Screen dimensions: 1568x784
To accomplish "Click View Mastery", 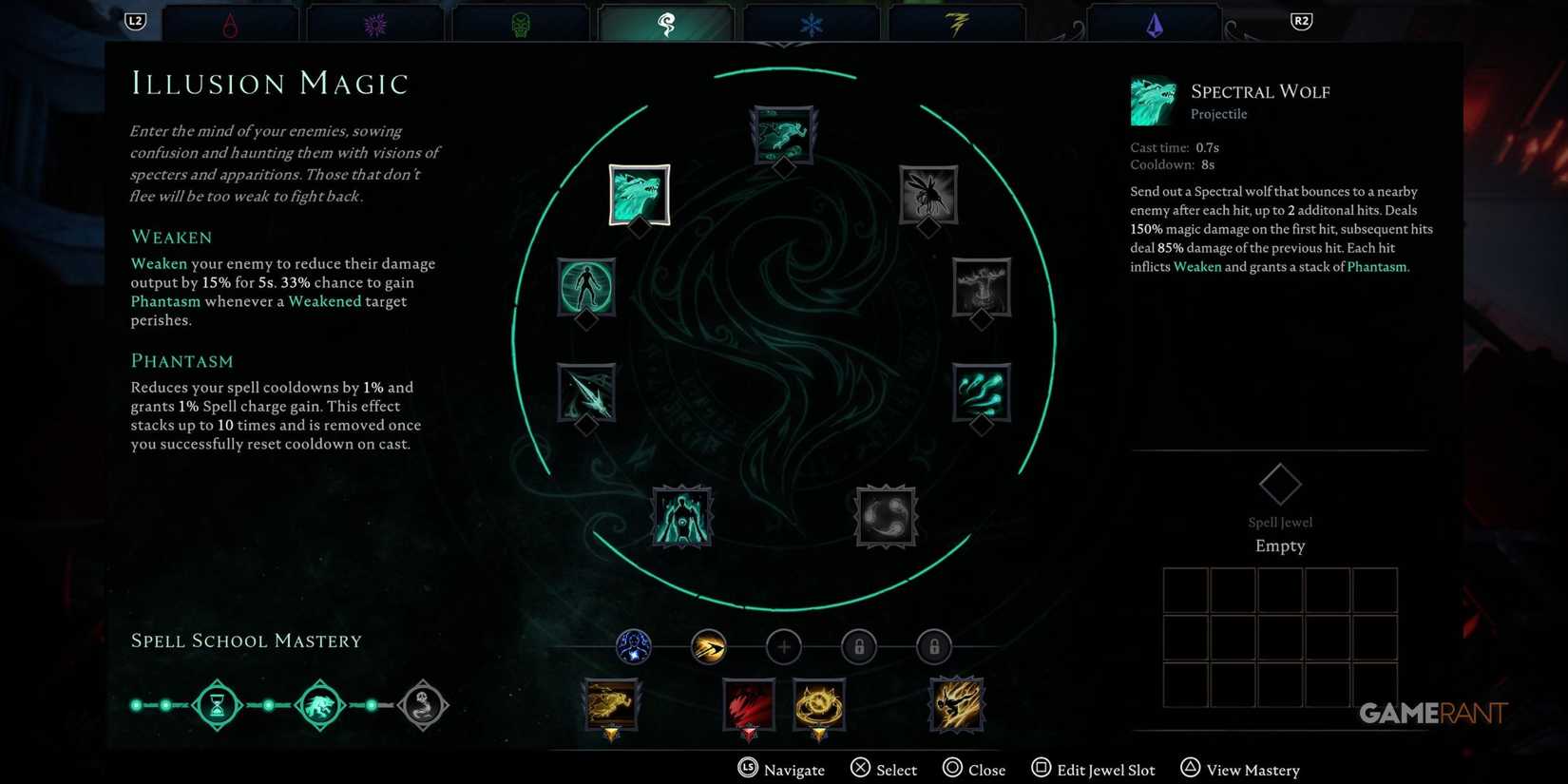I will 1239,768.
